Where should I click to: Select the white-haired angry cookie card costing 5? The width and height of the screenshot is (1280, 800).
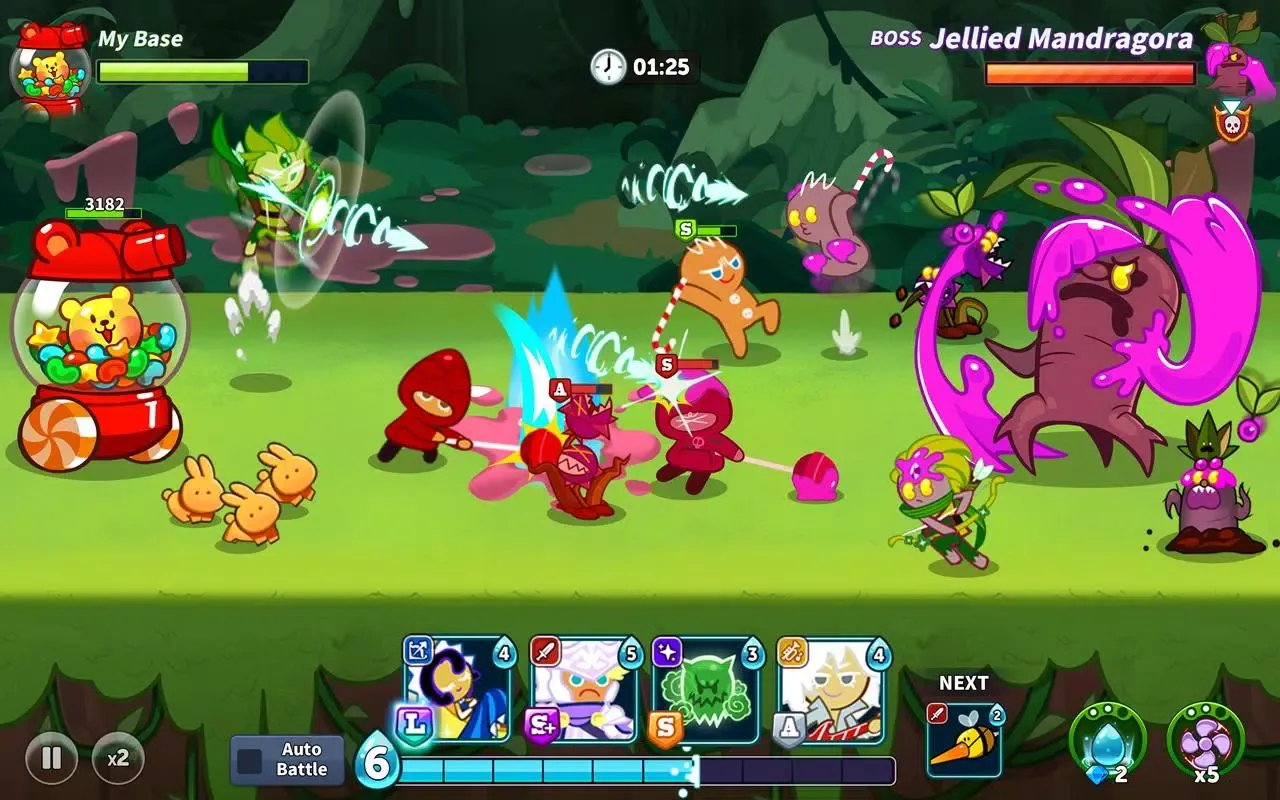[584, 691]
